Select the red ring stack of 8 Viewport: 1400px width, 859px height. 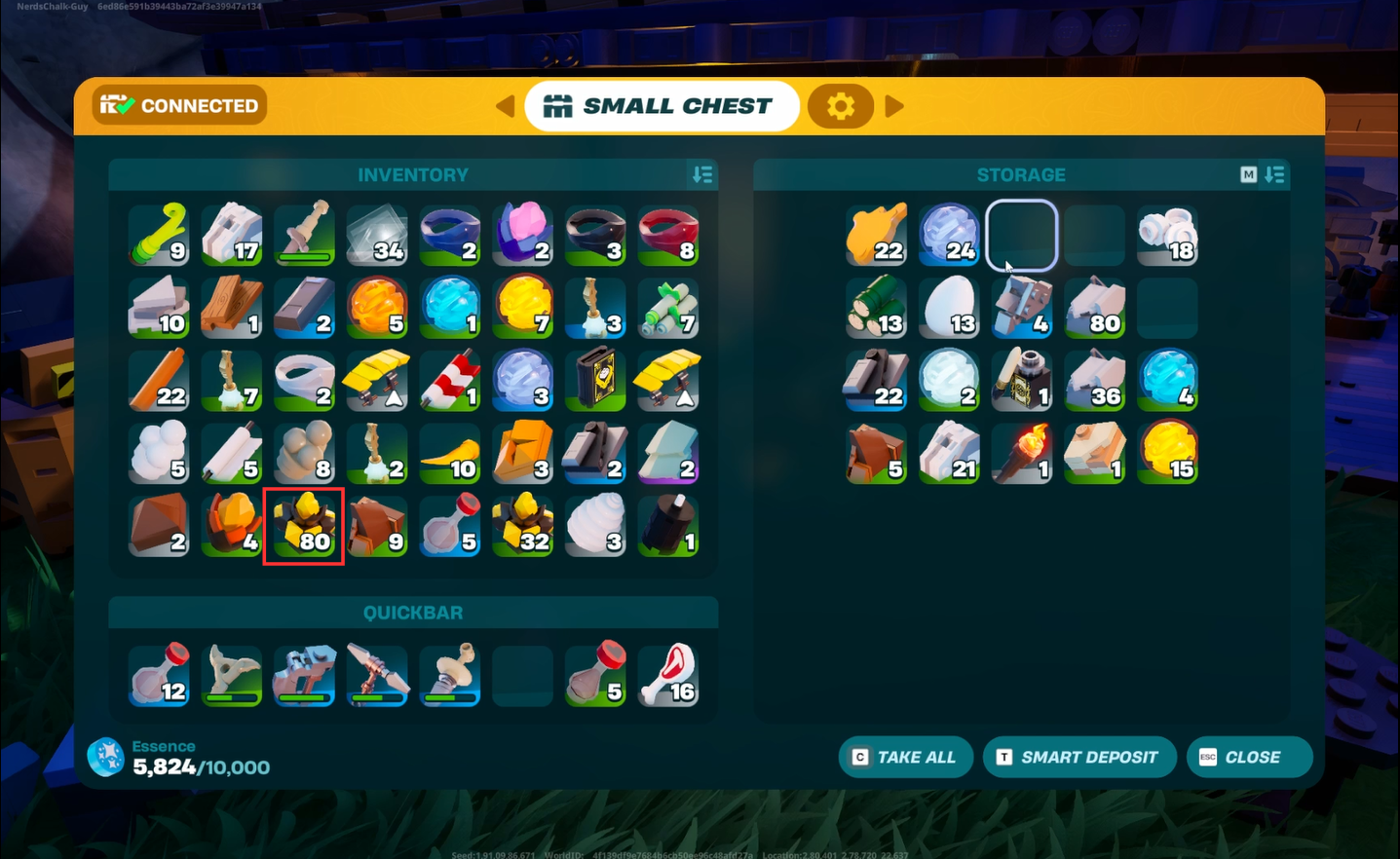(x=668, y=235)
